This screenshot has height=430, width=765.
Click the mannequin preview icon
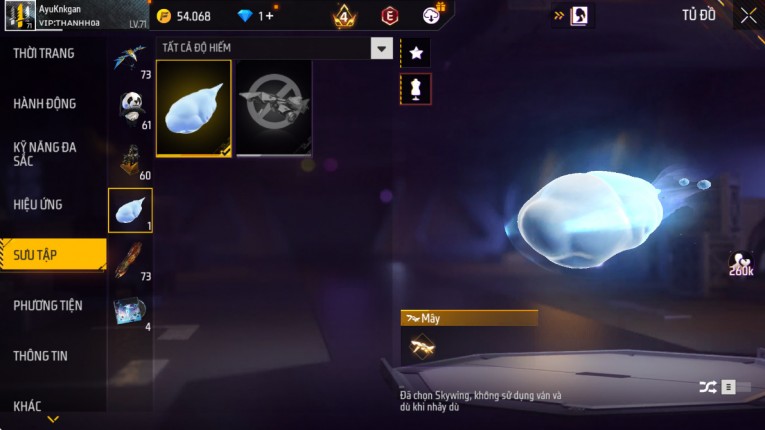416,89
